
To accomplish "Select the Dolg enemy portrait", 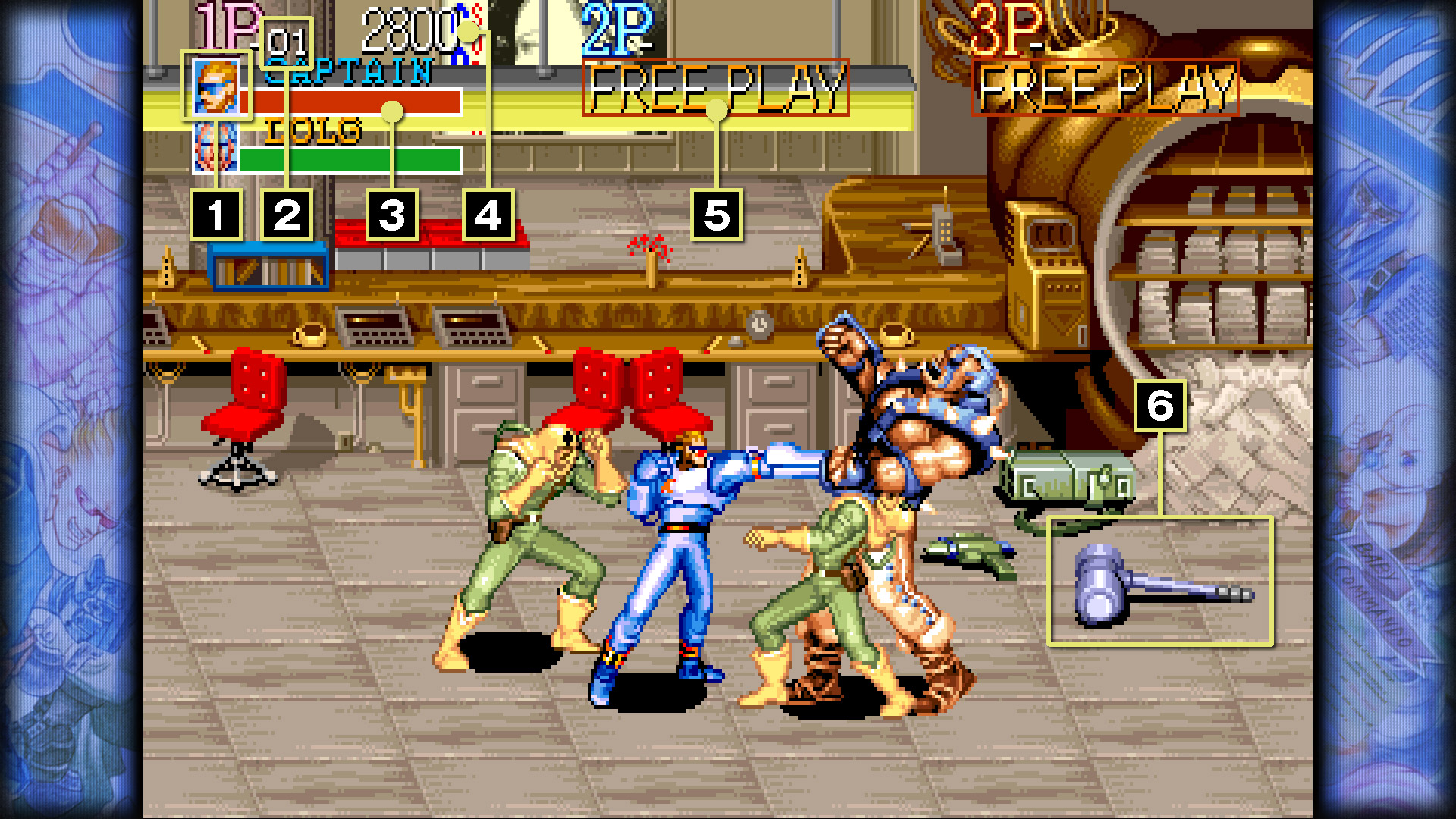I will coord(215,147).
